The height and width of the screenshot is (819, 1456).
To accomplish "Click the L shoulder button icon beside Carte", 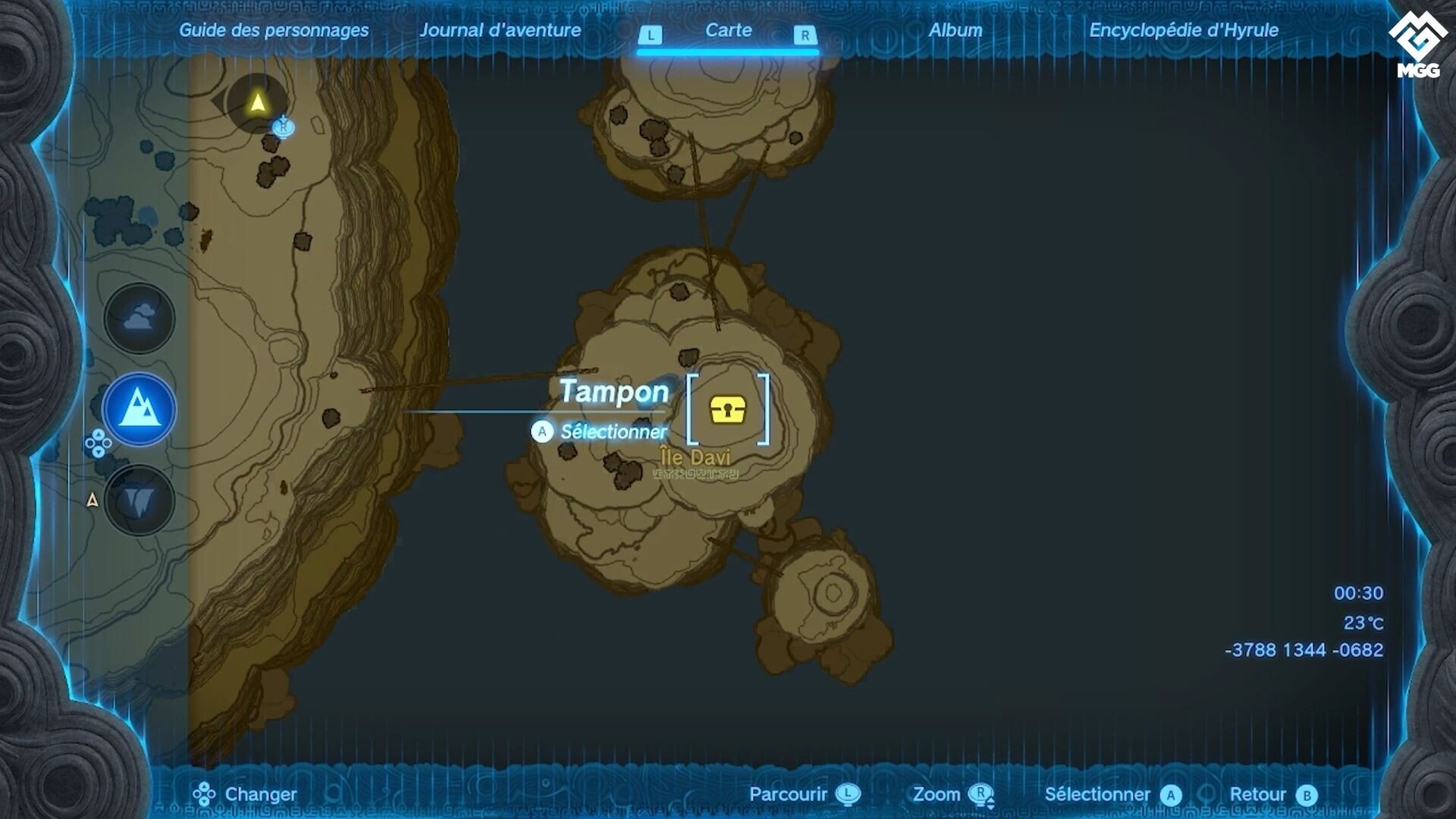I will click(x=651, y=33).
